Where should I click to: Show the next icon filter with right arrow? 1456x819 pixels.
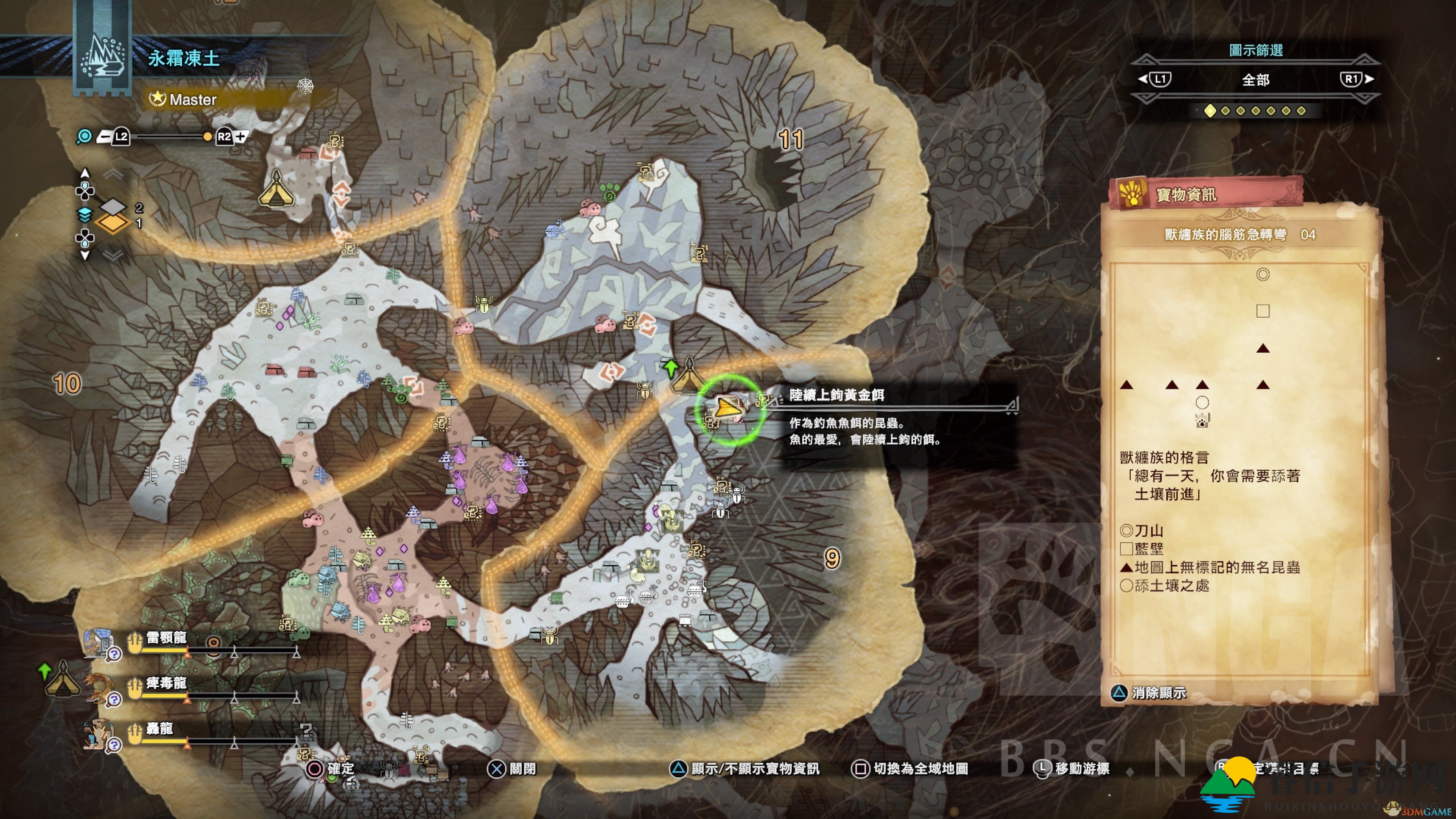pyautogui.click(x=1357, y=79)
